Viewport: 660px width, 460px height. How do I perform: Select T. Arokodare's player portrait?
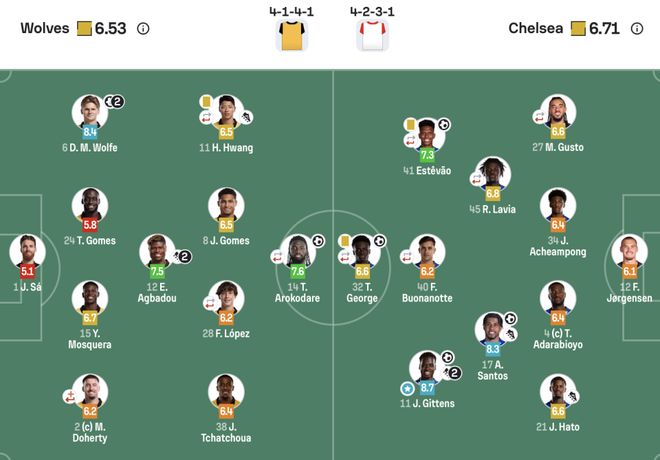click(x=297, y=251)
